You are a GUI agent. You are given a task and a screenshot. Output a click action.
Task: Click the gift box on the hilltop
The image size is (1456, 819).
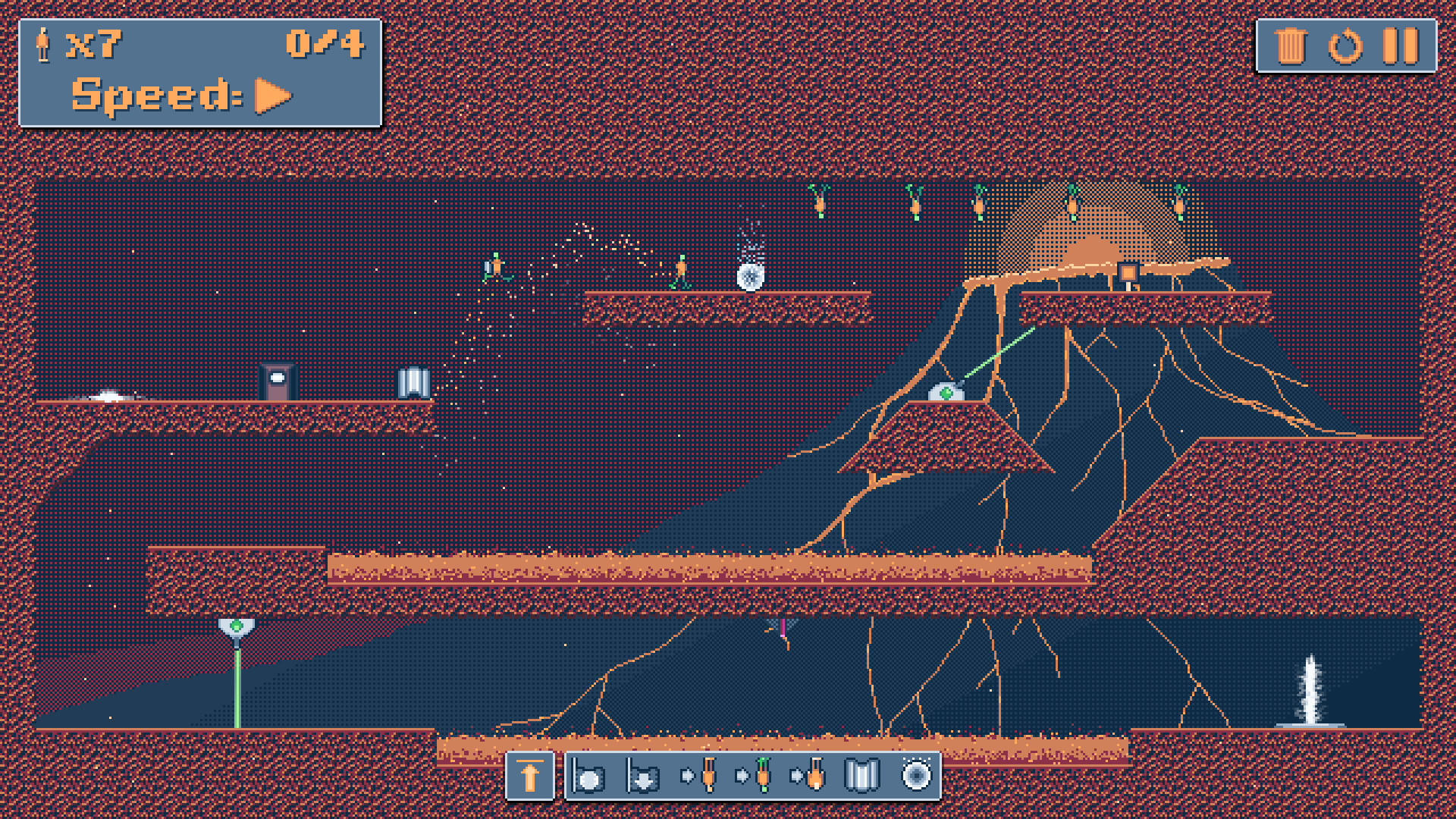tap(1127, 271)
